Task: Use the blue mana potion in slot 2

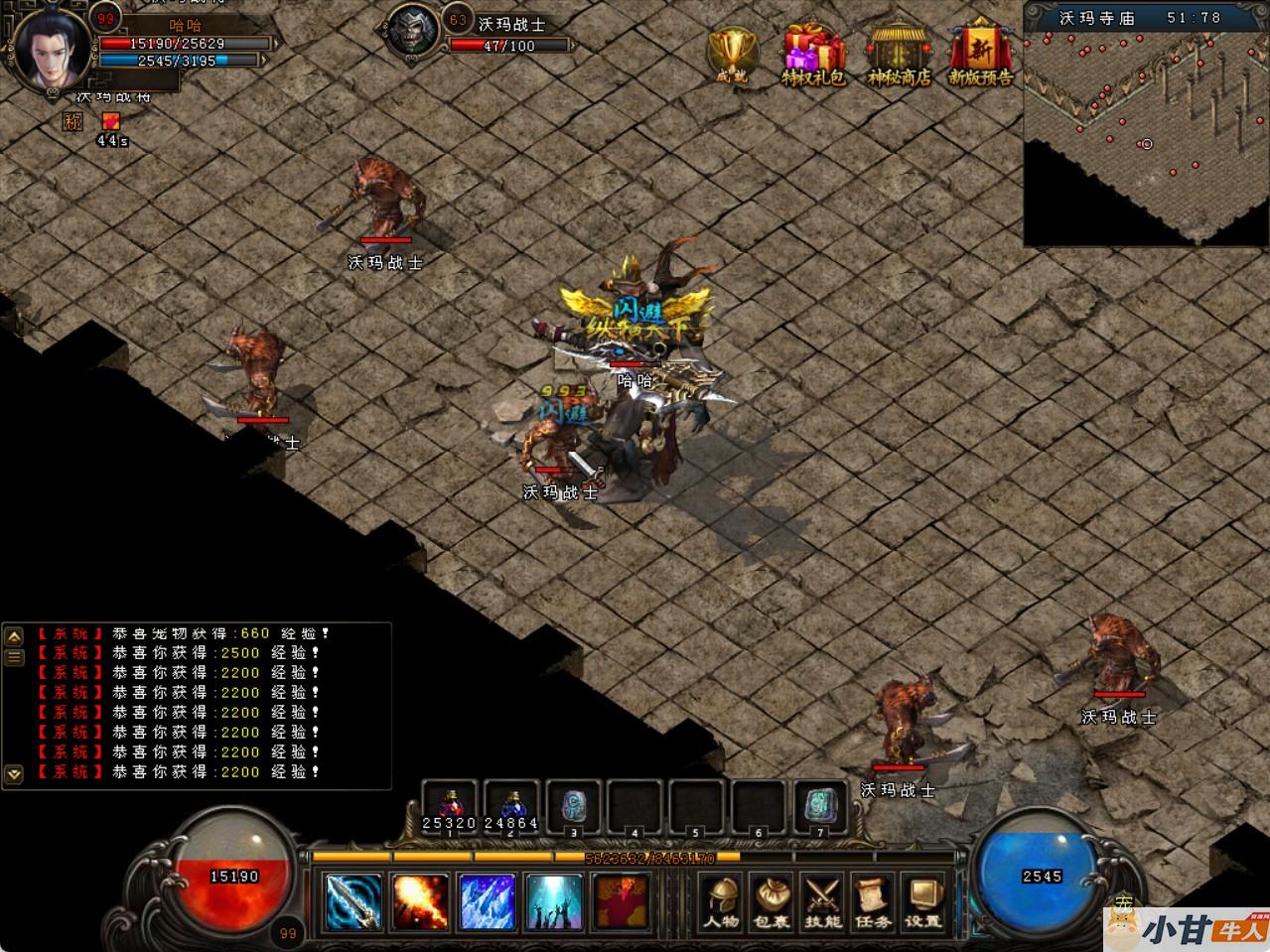Action: 512,806
